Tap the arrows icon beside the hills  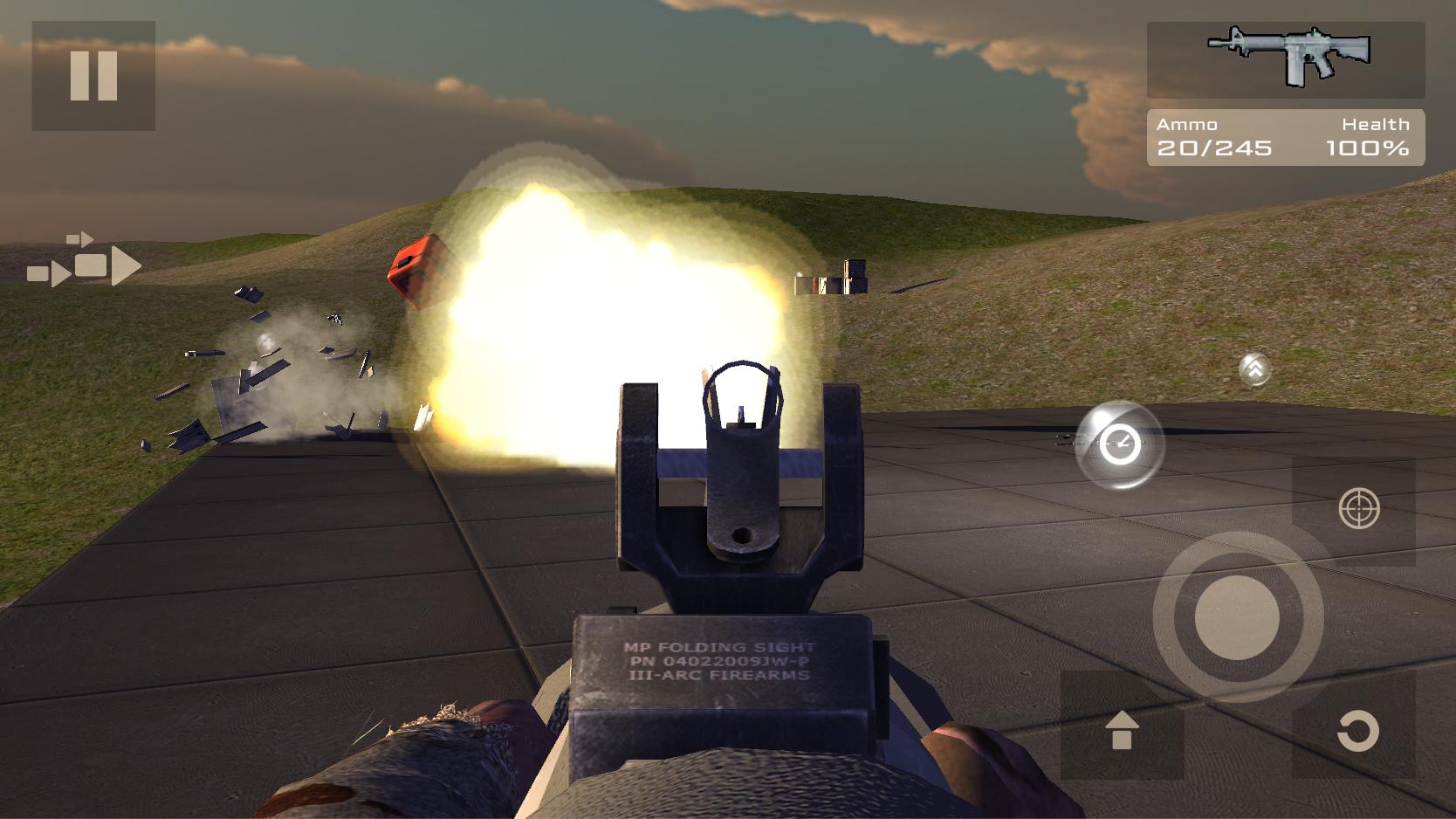click(x=84, y=260)
